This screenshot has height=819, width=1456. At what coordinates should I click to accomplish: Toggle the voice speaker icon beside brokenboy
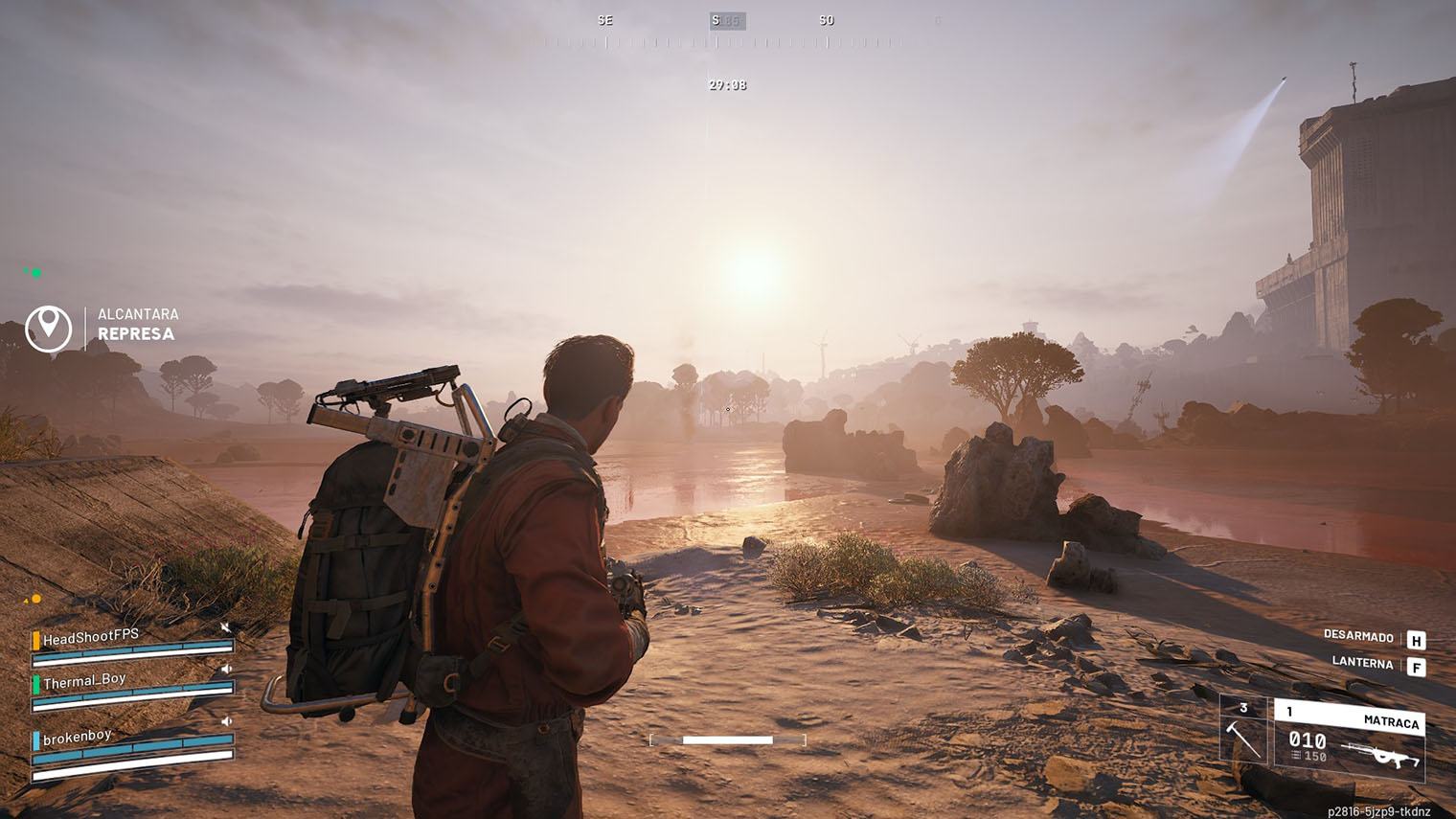(227, 721)
